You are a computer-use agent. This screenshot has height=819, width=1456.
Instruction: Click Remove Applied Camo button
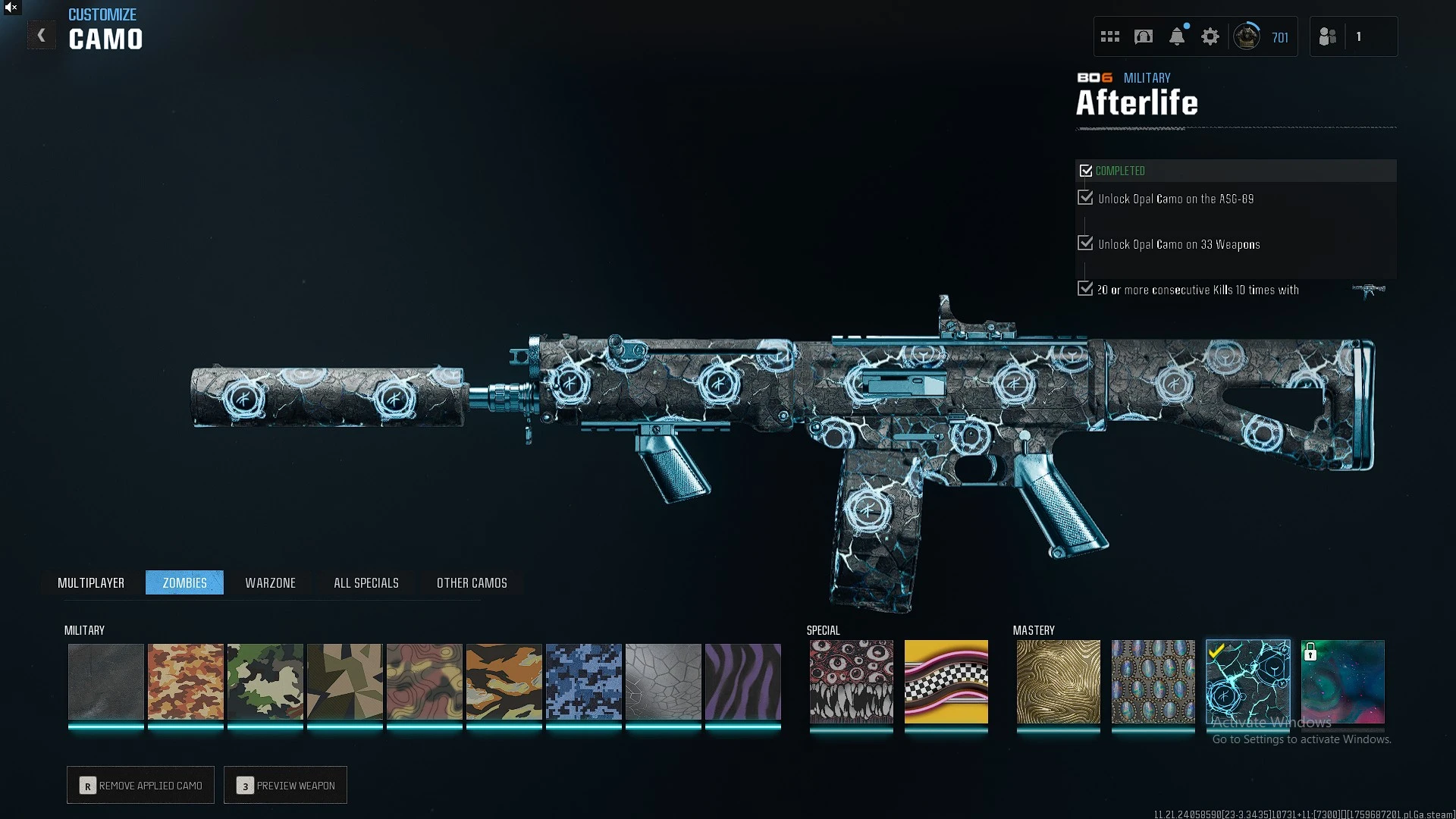(141, 785)
